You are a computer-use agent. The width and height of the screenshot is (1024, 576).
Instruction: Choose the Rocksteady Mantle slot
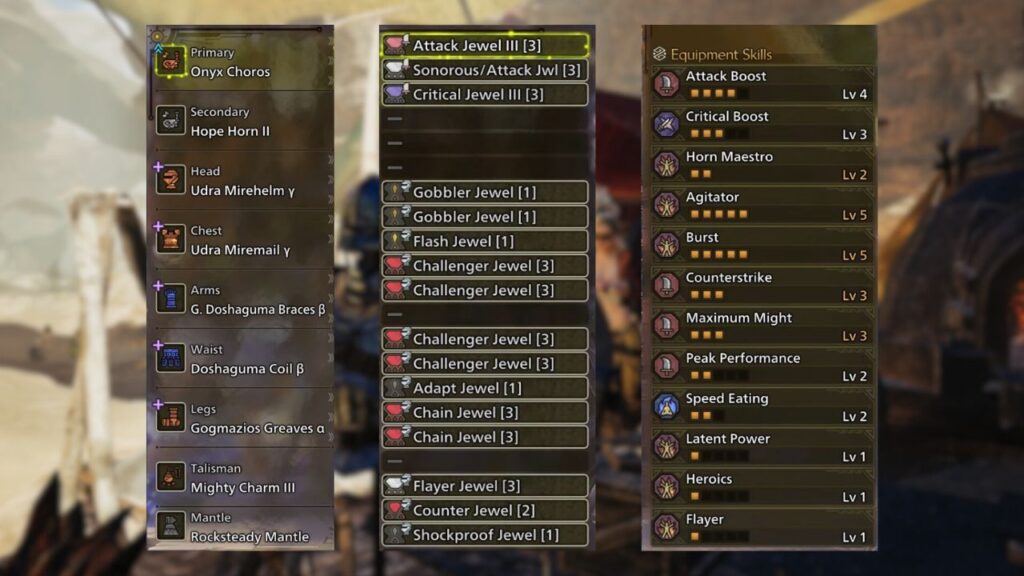click(240, 527)
